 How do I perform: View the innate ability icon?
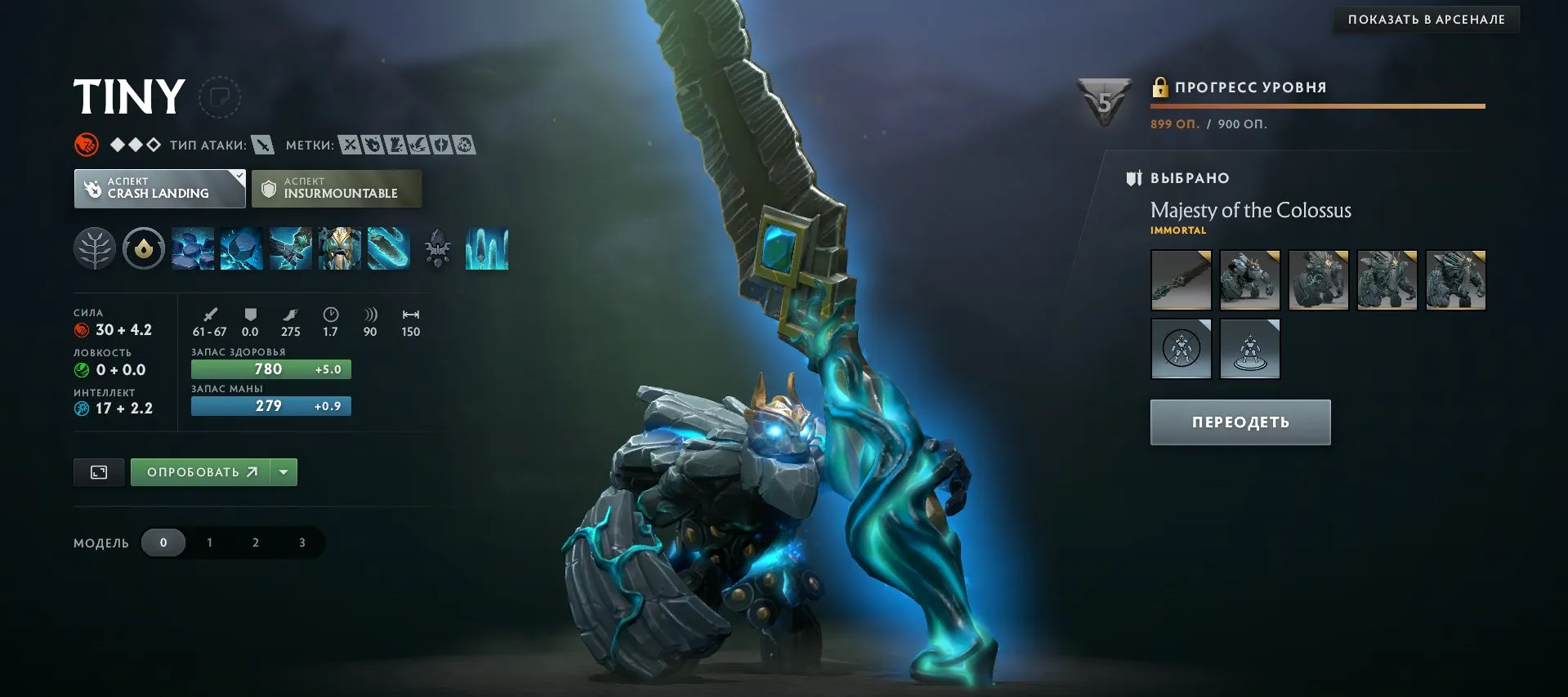[x=145, y=249]
